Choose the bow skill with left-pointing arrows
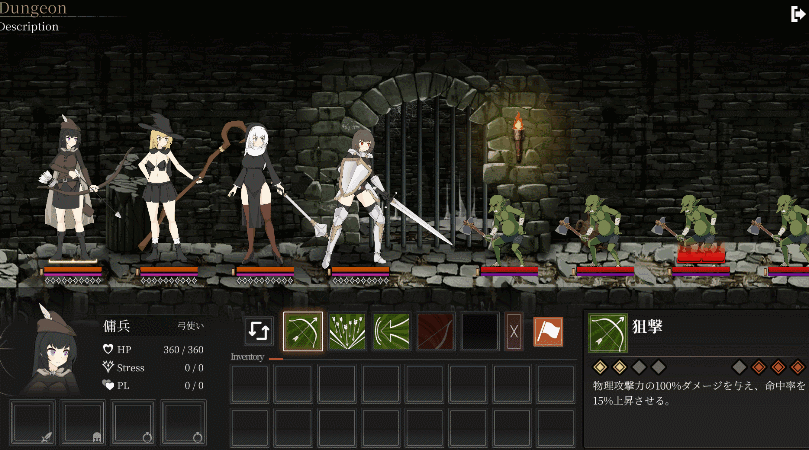The width and height of the screenshot is (809, 450). pos(390,331)
